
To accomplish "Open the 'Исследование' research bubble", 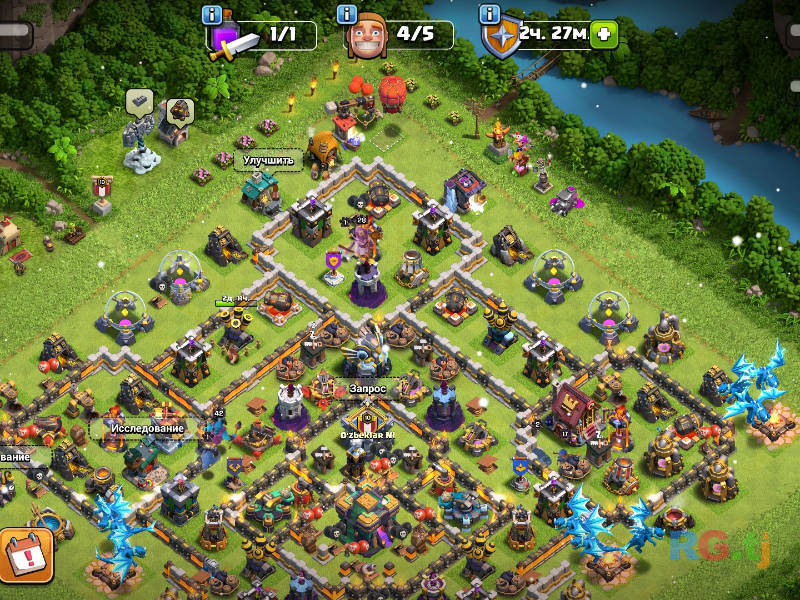I will (147, 428).
